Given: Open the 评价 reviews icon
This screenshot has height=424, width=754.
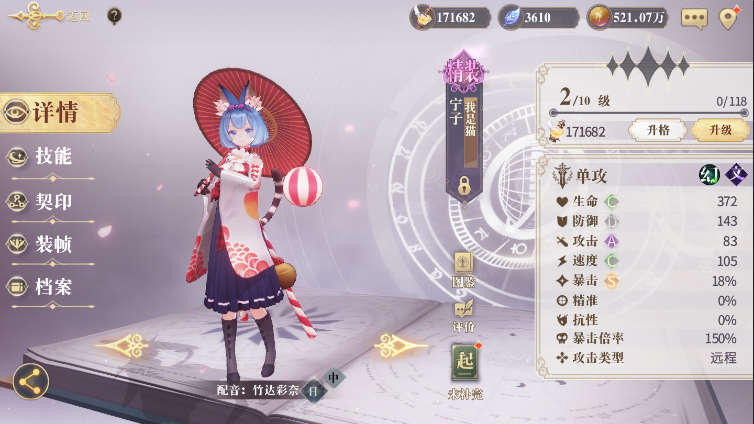Looking at the screenshot, I should (463, 314).
